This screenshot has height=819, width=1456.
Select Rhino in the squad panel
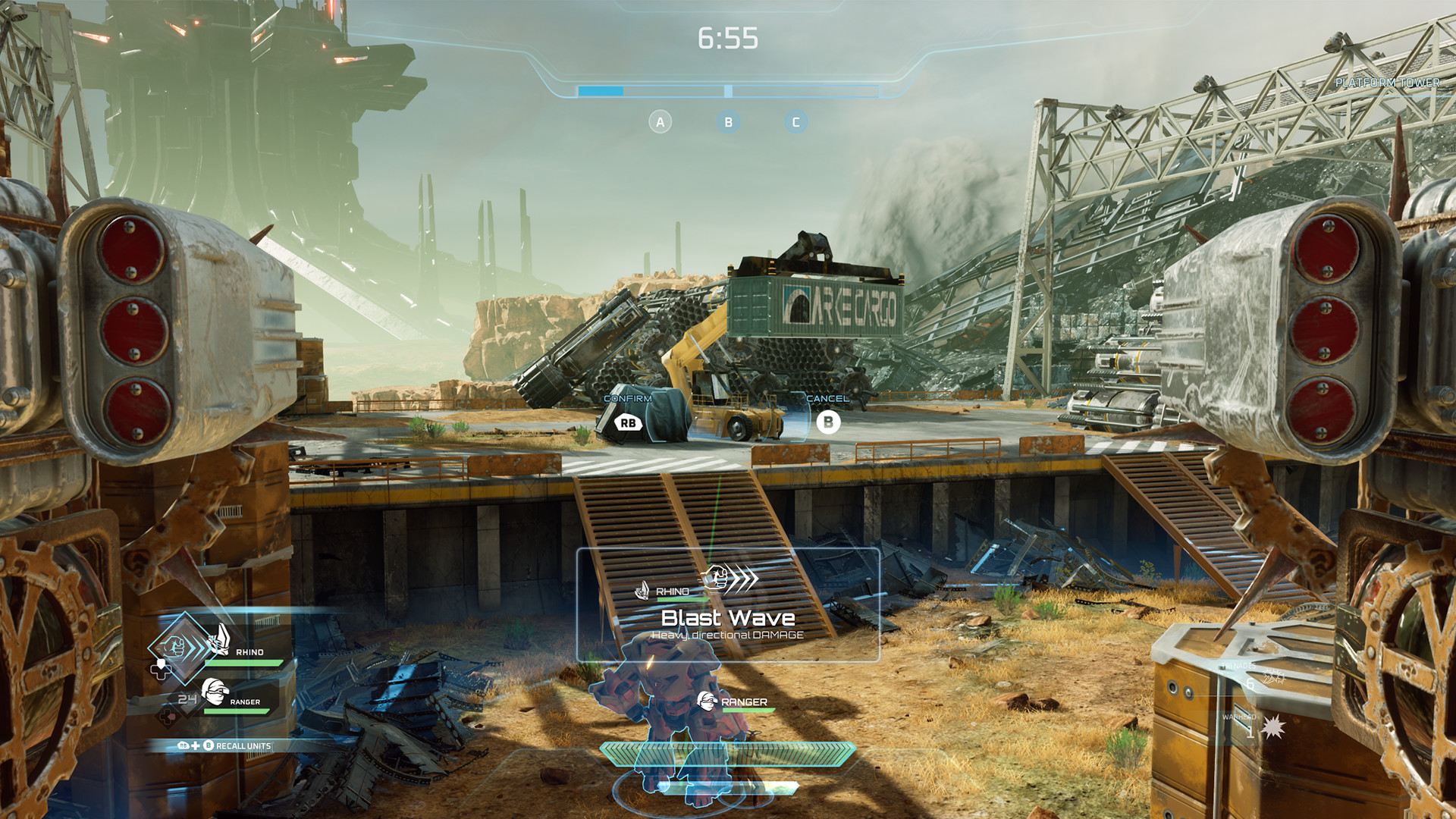[248, 651]
